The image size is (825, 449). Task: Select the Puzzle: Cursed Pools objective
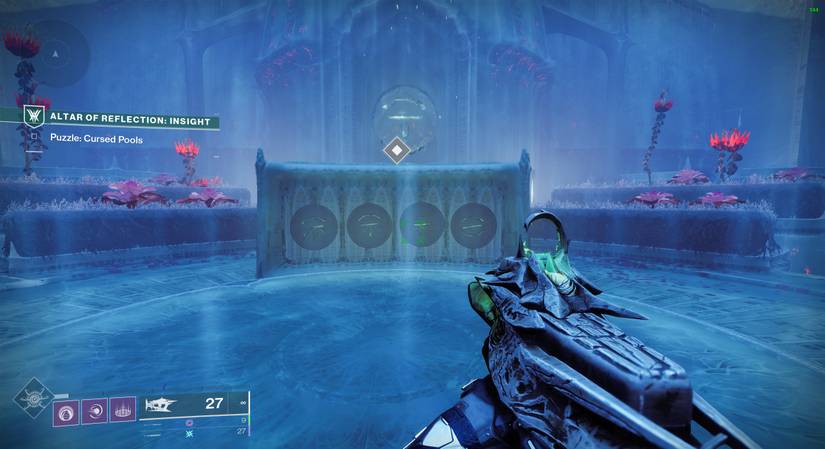coord(97,140)
